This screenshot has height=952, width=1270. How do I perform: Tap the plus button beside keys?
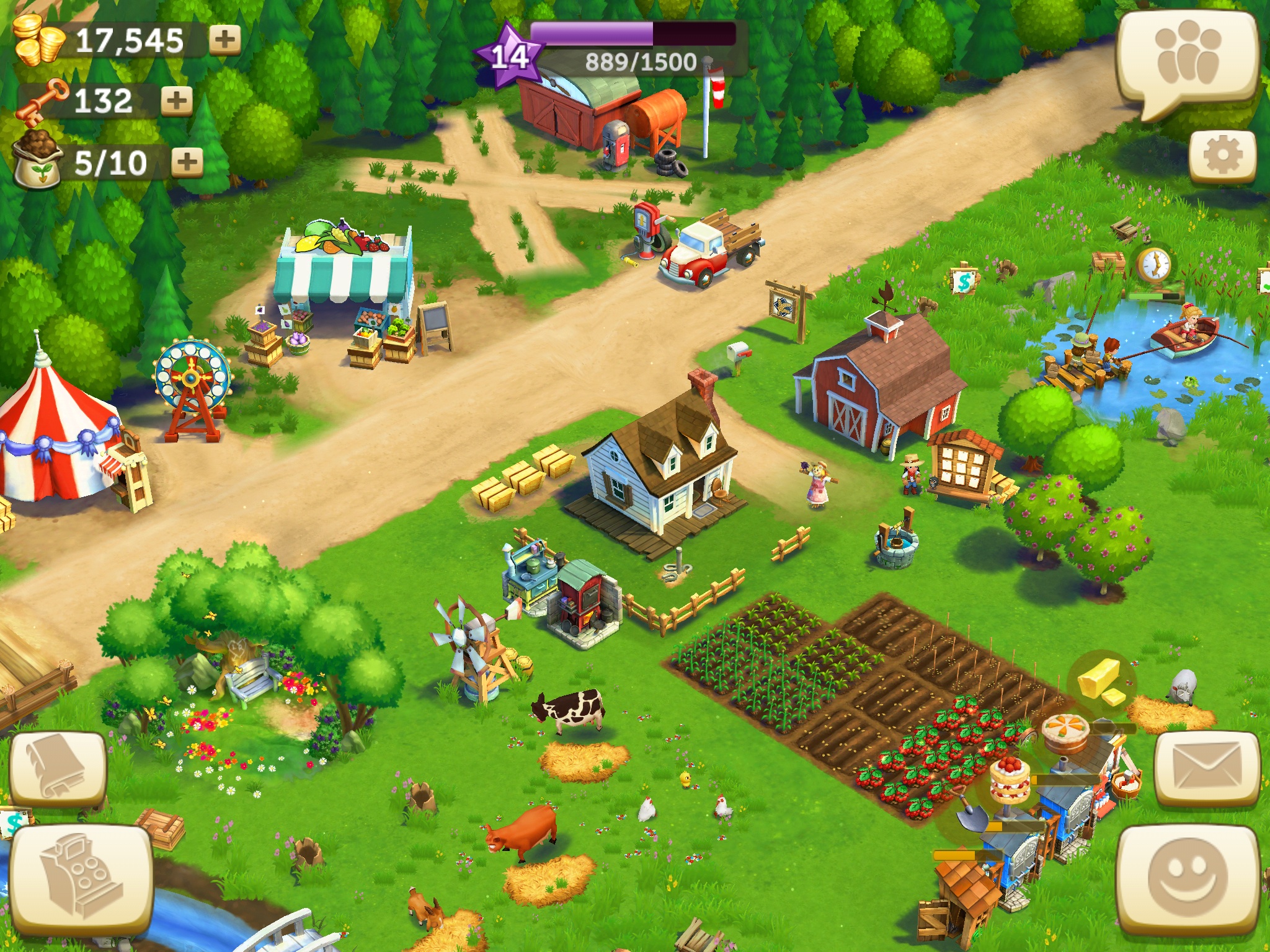177,100
